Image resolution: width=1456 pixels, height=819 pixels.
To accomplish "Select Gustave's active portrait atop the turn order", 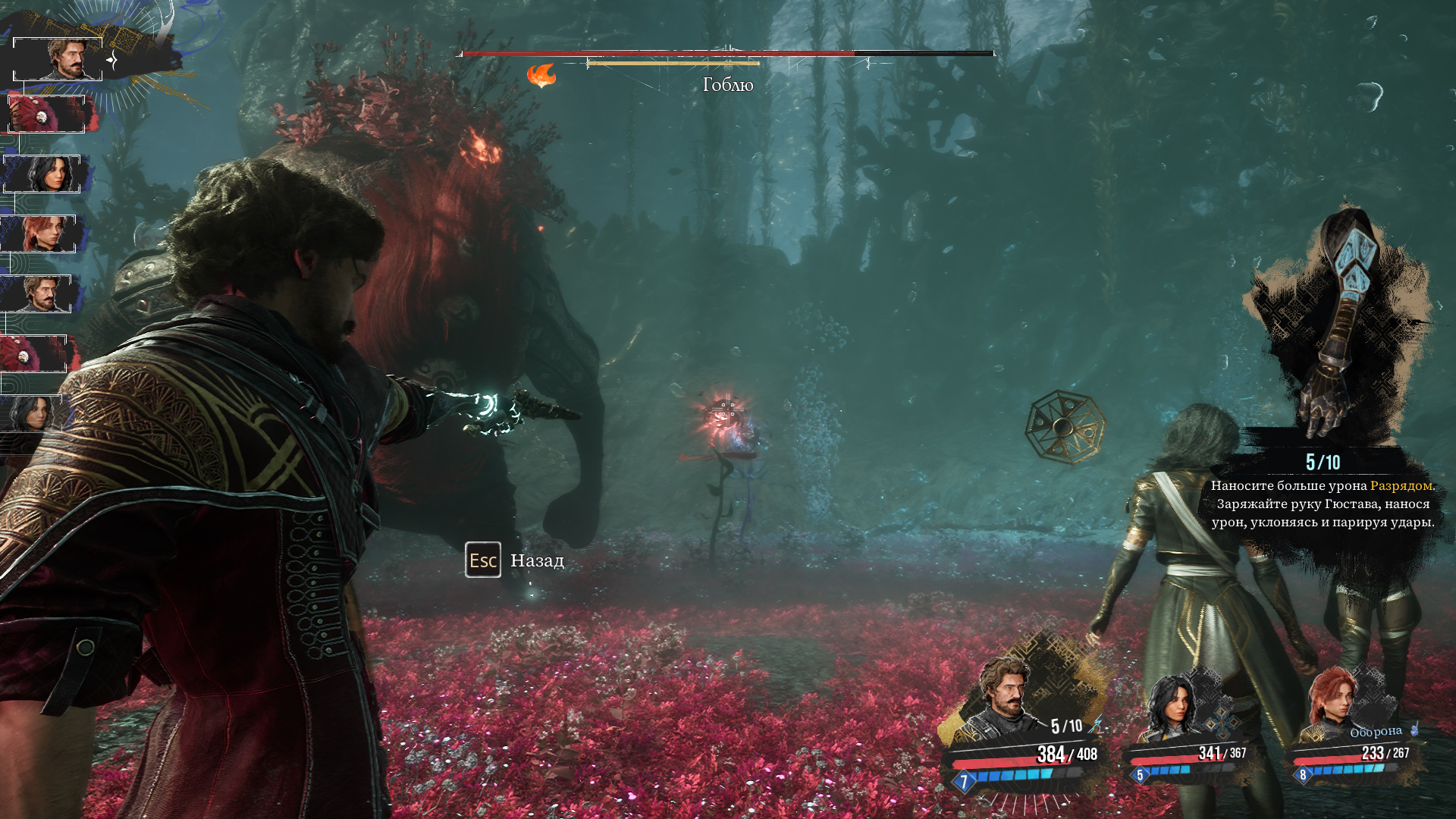I will [x=58, y=59].
